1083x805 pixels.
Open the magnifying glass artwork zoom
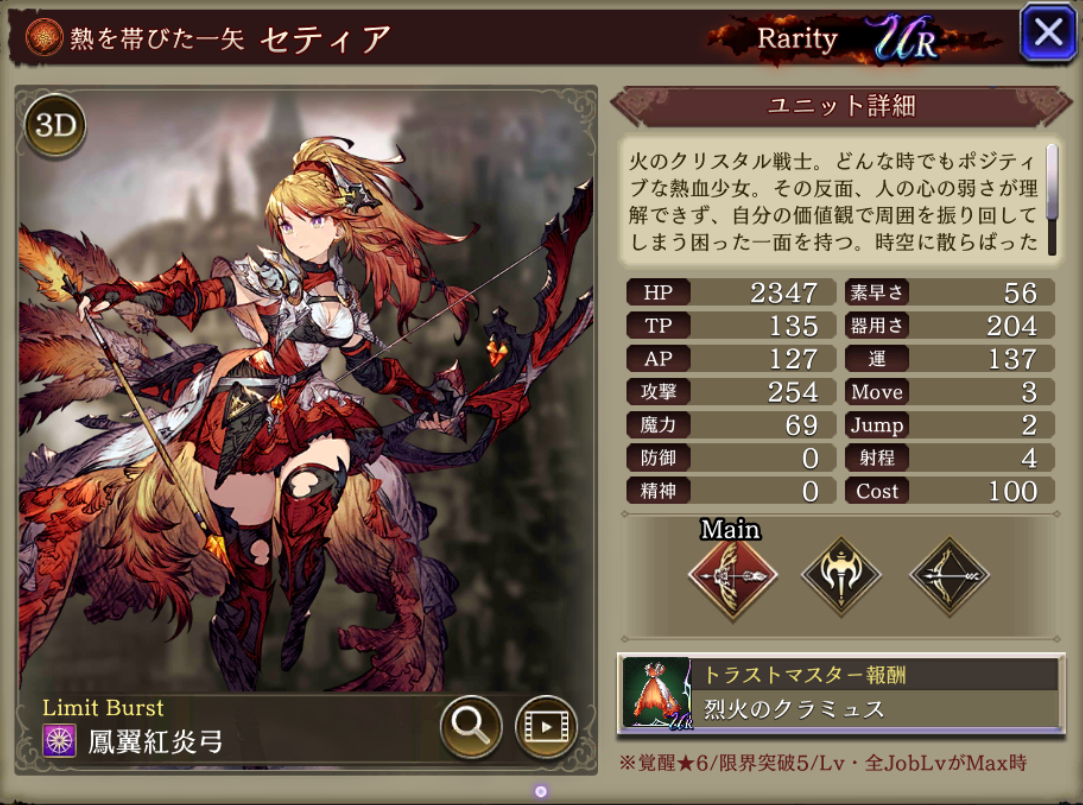470,723
